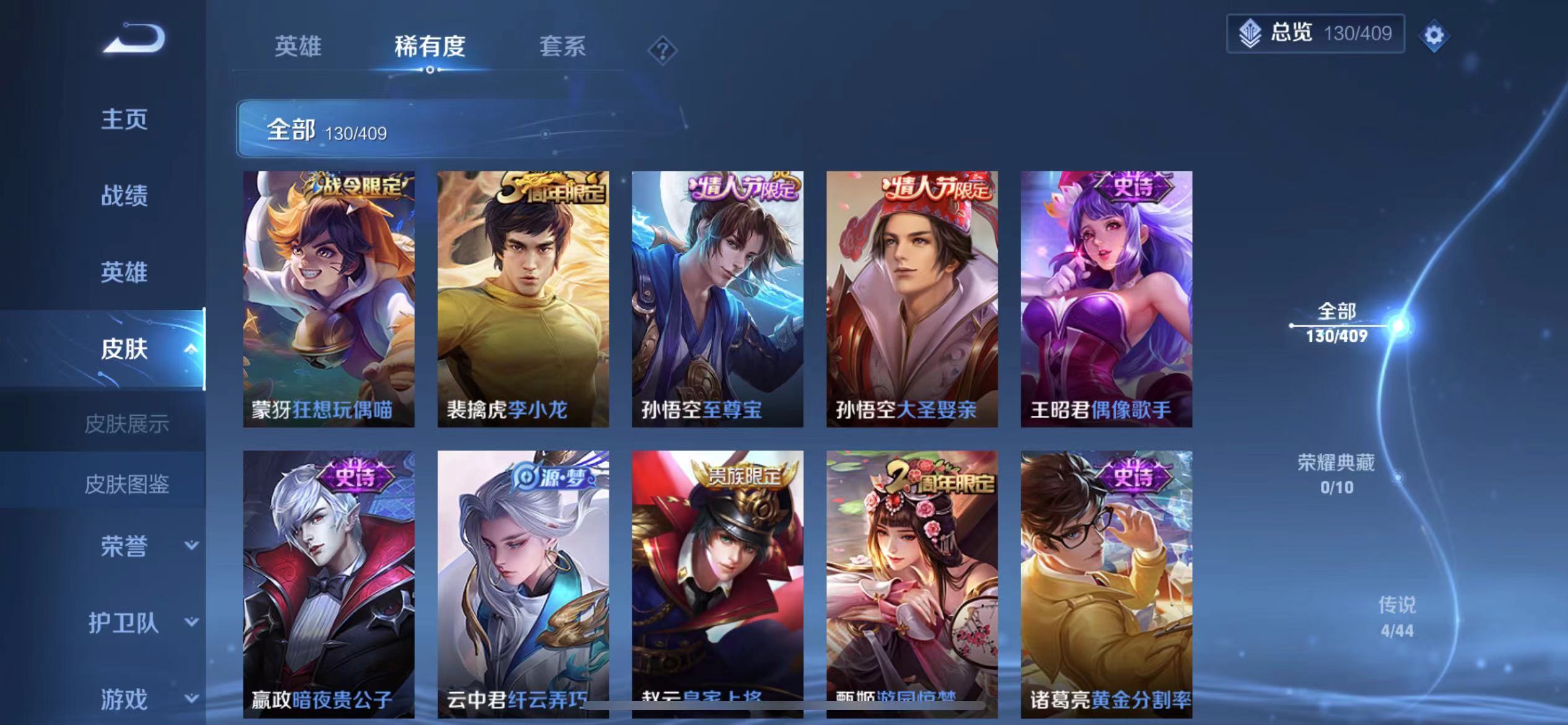
Task: Open the 英雄 sidebar entry
Action: pos(126,271)
